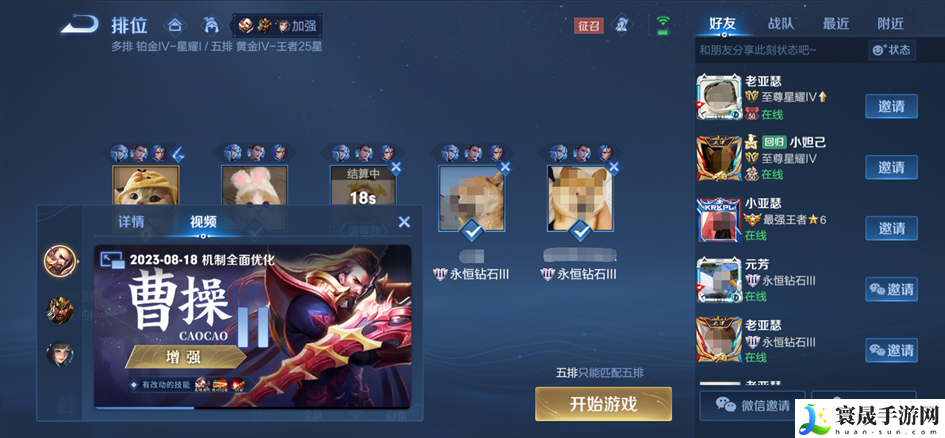Select the 视频 tab in popup

coord(203,222)
